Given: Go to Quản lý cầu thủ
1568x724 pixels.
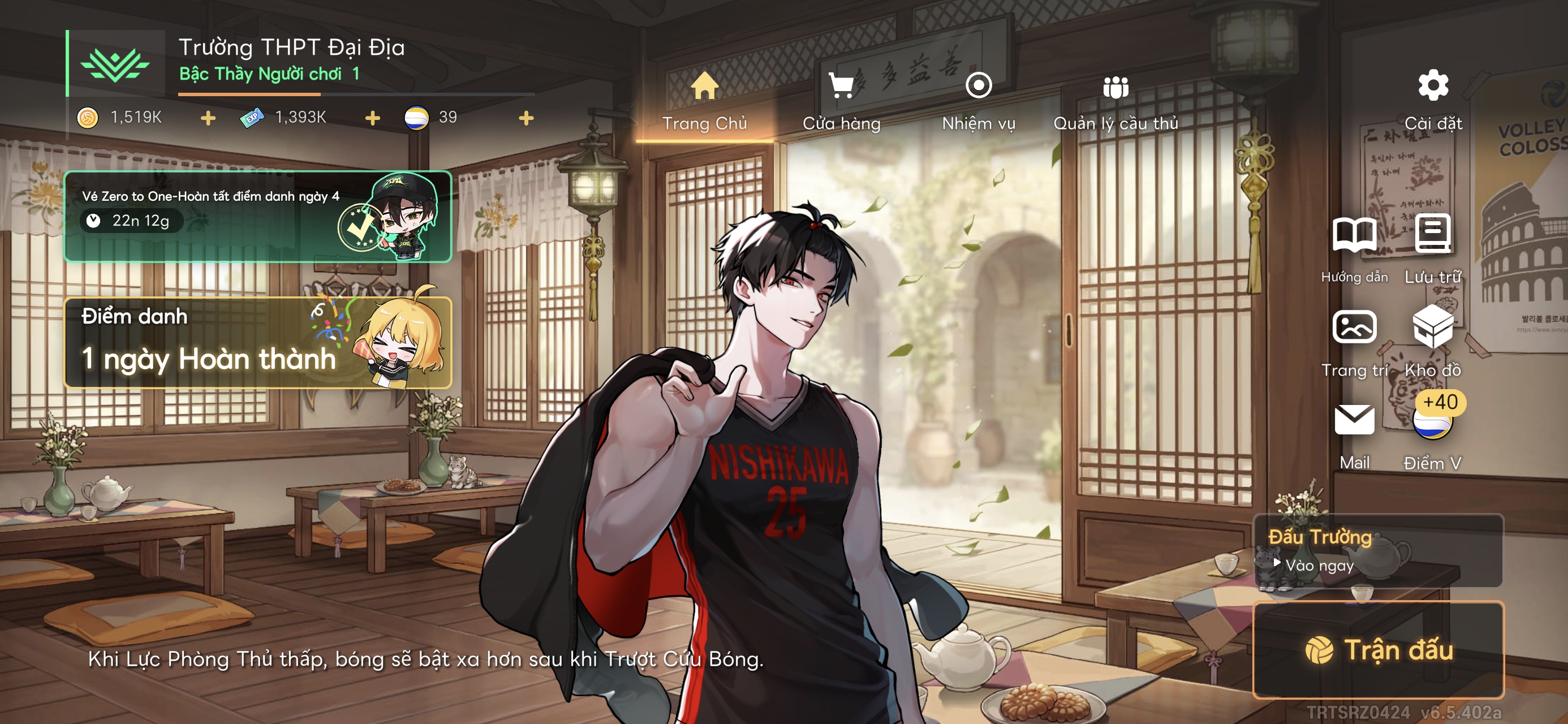Looking at the screenshot, I should (x=1115, y=102).
